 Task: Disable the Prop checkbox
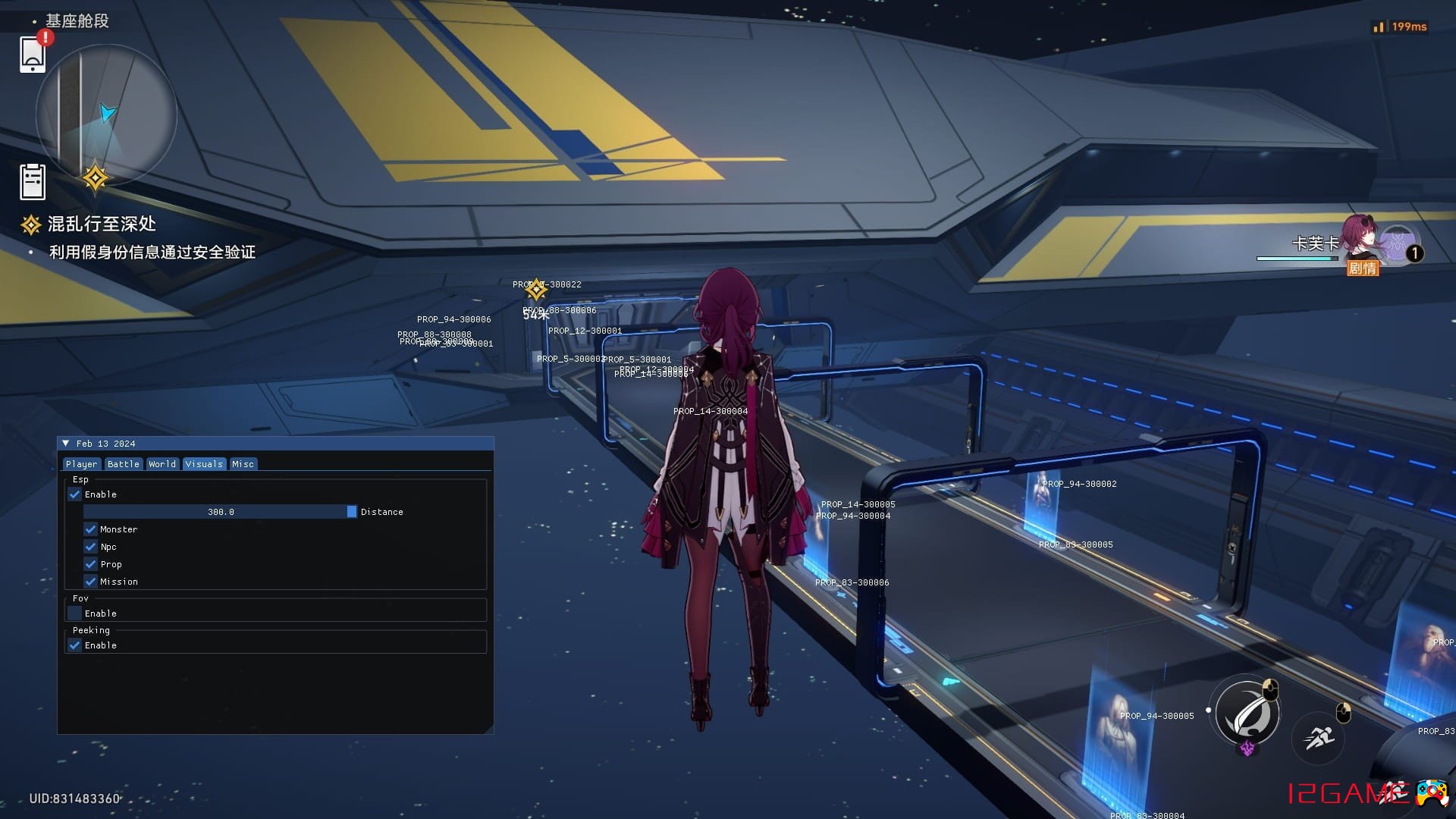[x=91, y=564]
